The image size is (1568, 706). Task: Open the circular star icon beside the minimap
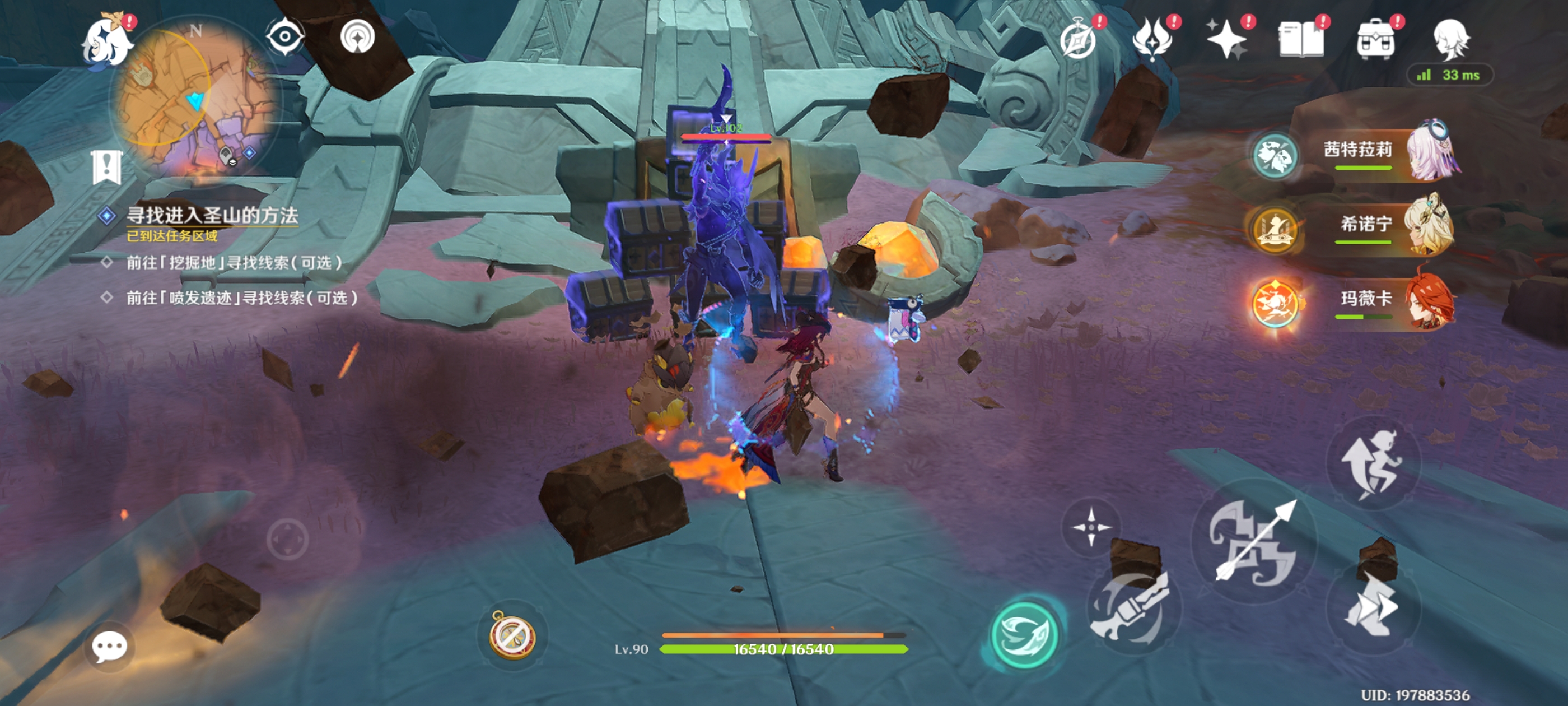[357, 37]
